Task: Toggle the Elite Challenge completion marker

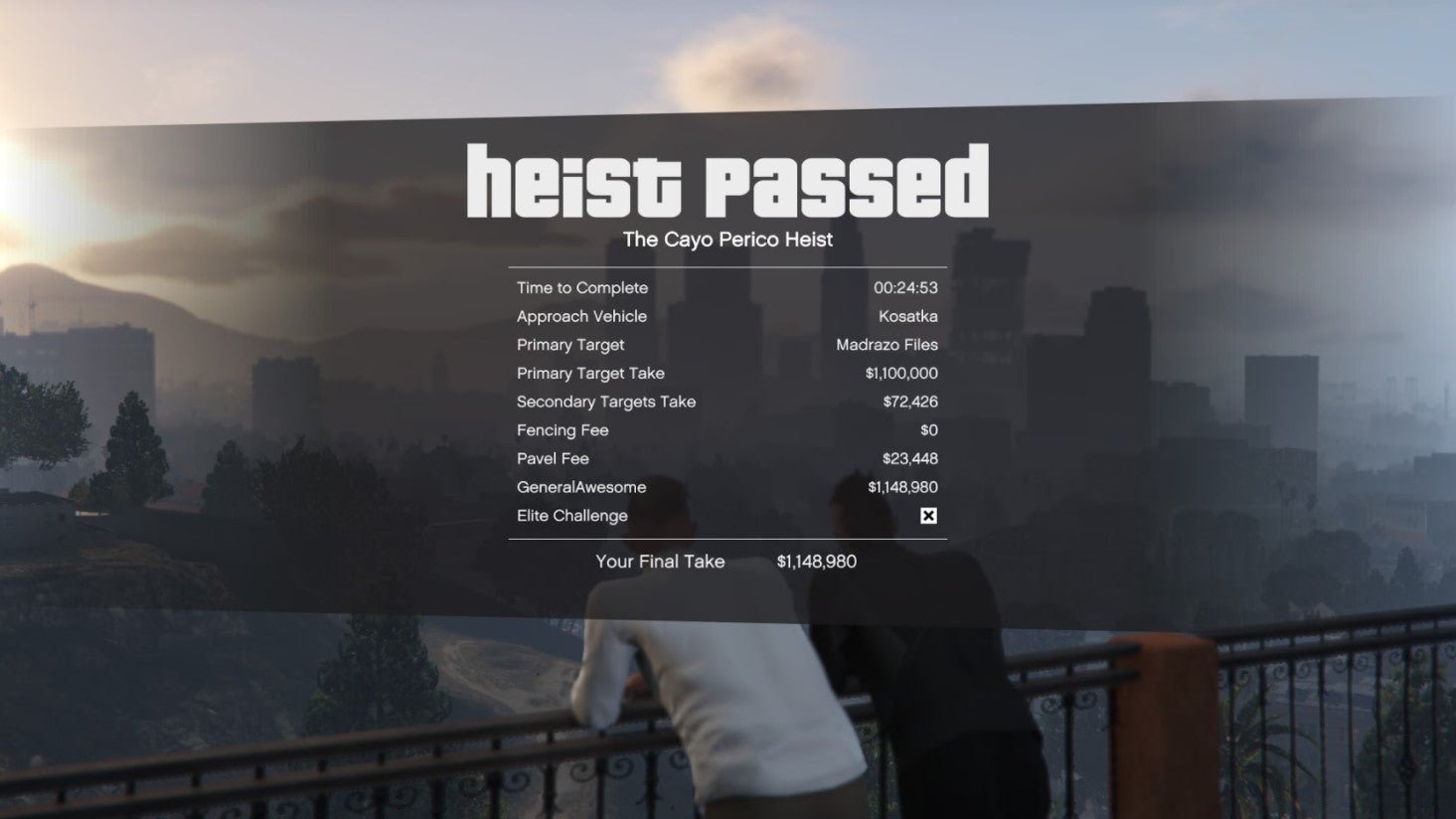Action: [x=927, y=516]
